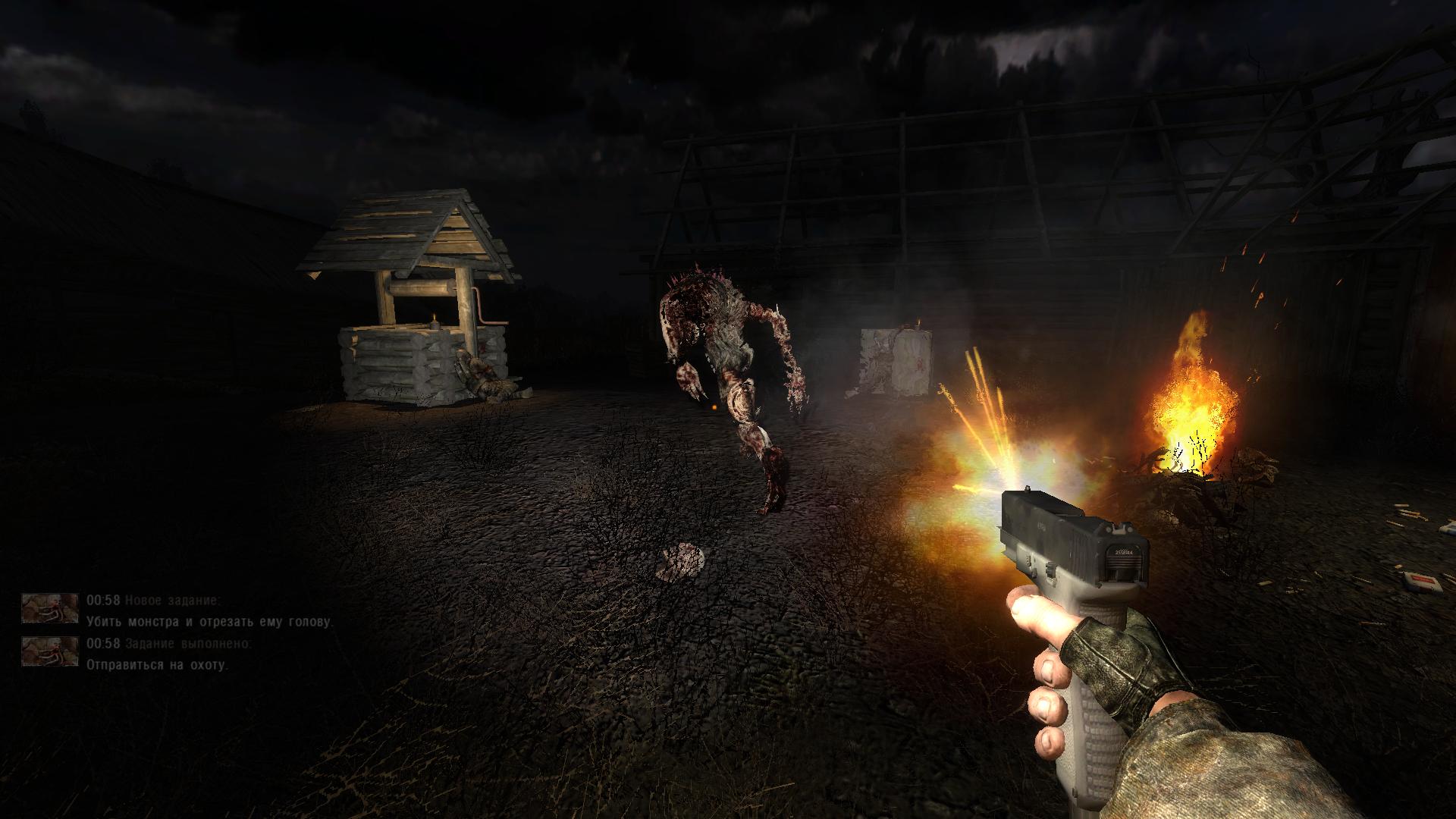Select the 'Отправиться на охоту' completed task notification
This screenshot has width=1456, height=819.
[x=157, y=665]
